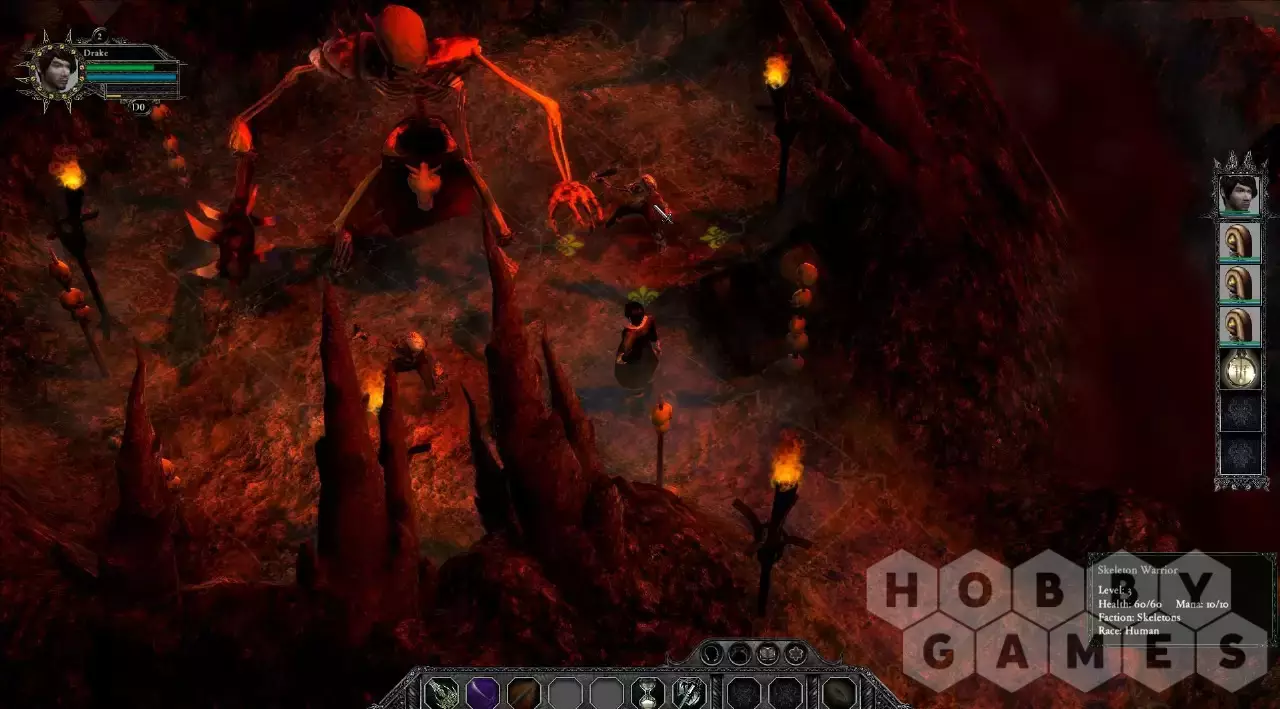The width and height of the screenshot is (1280, 709).
Task: Open the bag inventory button
Action: [x=739, y=655]
